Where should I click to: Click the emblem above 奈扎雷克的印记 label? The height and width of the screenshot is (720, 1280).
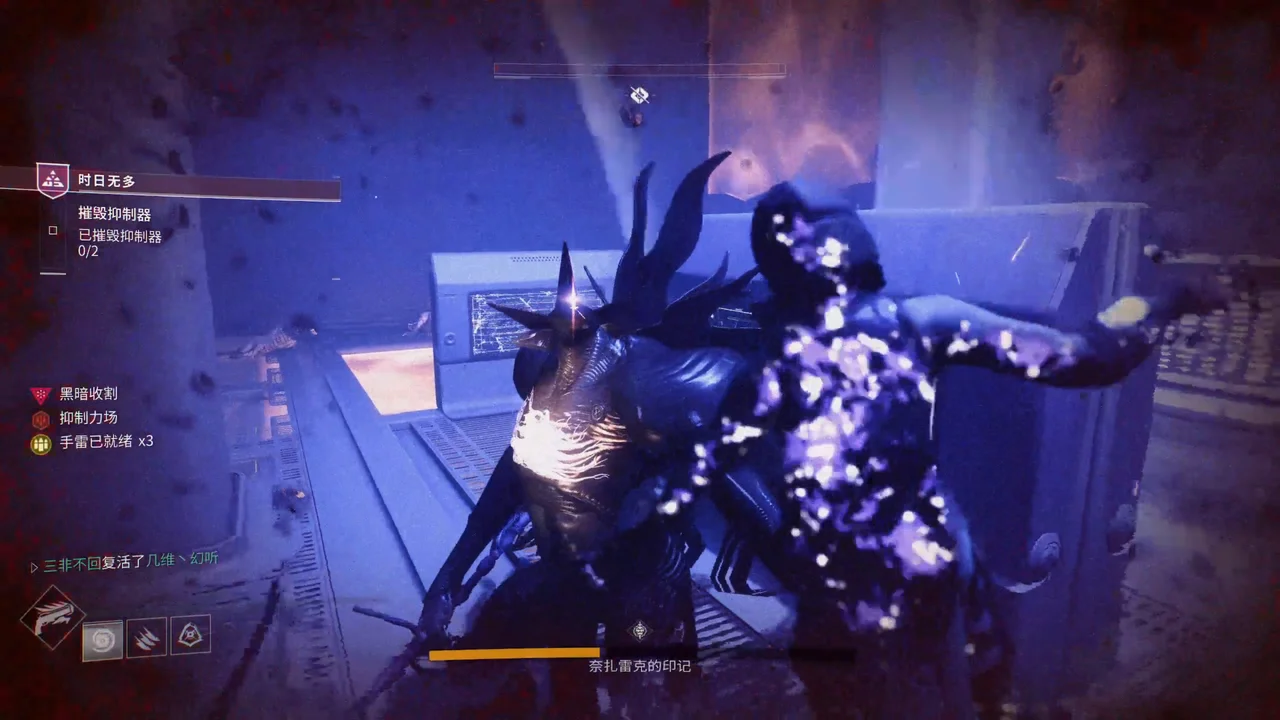coord(640,630)
